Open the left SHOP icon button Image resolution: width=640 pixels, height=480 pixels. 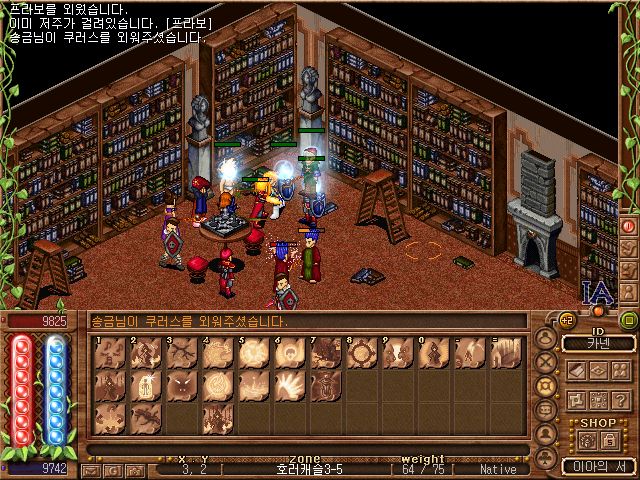click(x=586, y=440)
